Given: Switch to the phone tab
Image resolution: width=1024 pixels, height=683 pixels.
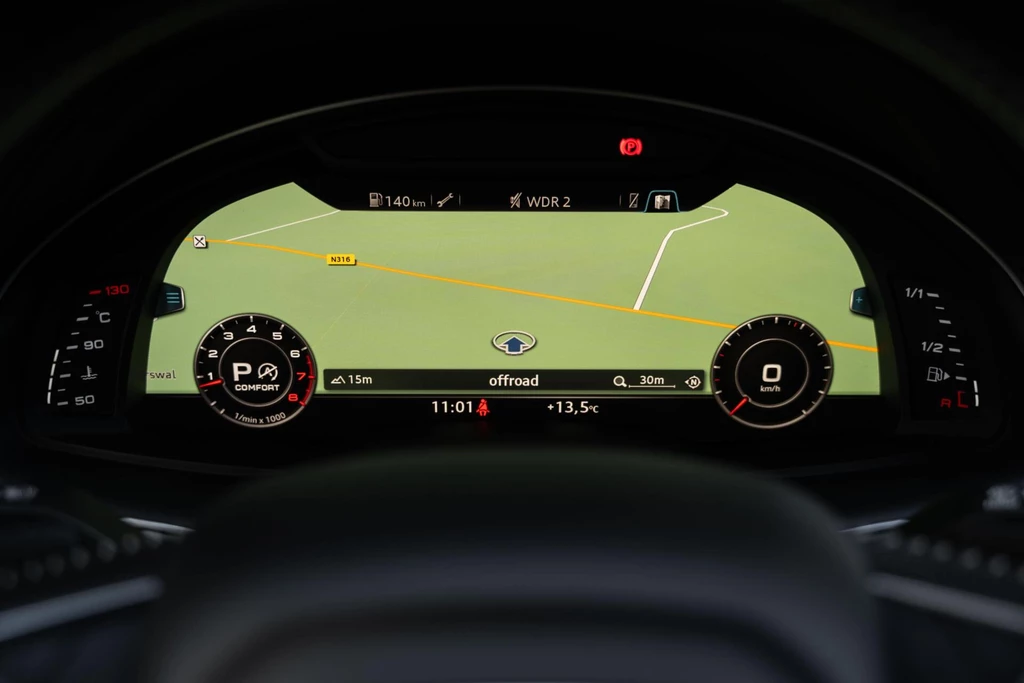Looking at the screenshot, I should tap(633, 201).
